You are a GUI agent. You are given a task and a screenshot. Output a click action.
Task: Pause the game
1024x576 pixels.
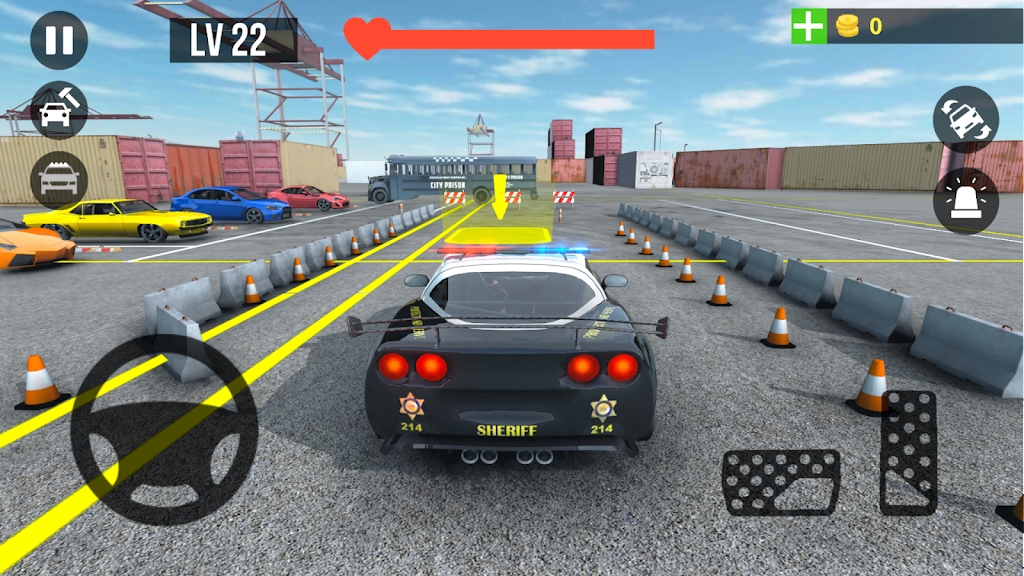(x=59, y=40)
